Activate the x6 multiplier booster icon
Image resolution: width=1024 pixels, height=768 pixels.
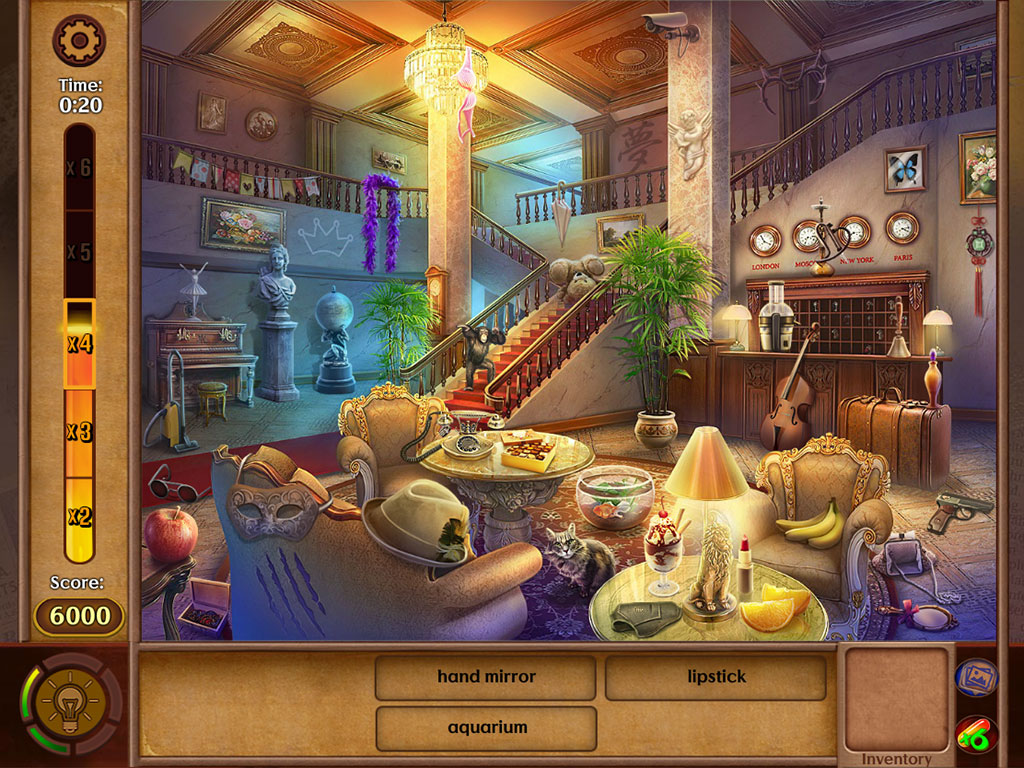pyautogui.click(x=975, y=738)
